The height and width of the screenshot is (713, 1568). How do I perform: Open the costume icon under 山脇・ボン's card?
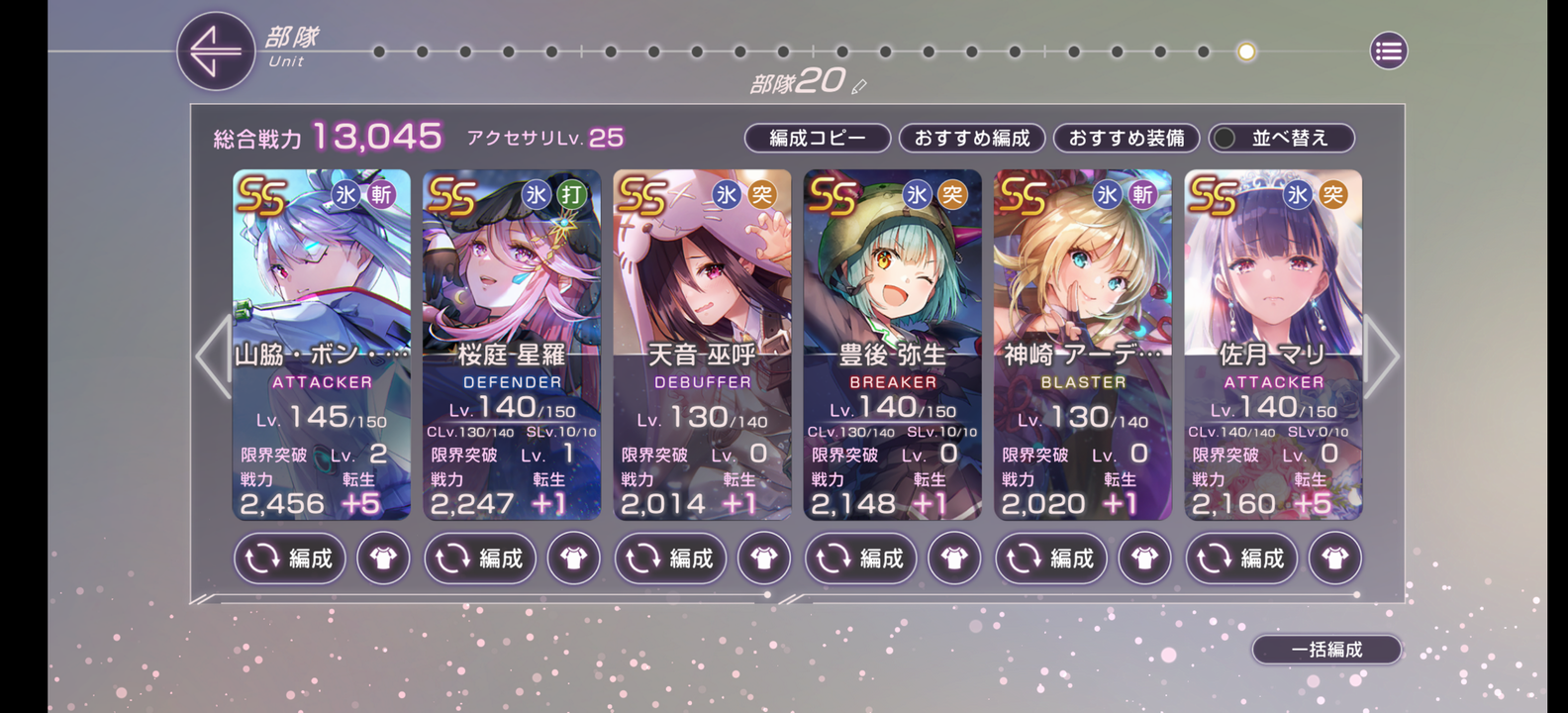pyautogui.click(x=382, y=558)
